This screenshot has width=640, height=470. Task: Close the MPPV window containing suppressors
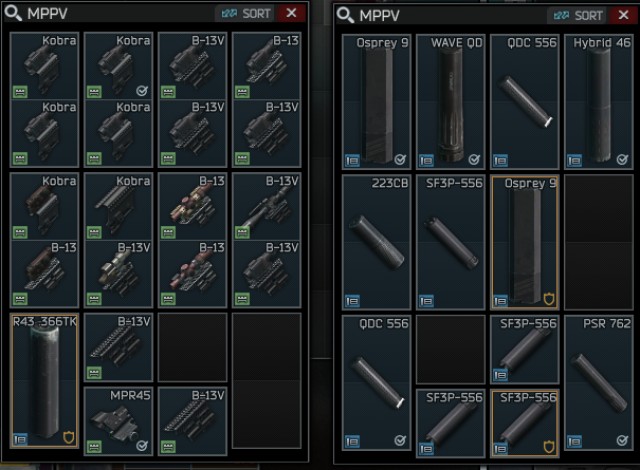coord(623,15)
